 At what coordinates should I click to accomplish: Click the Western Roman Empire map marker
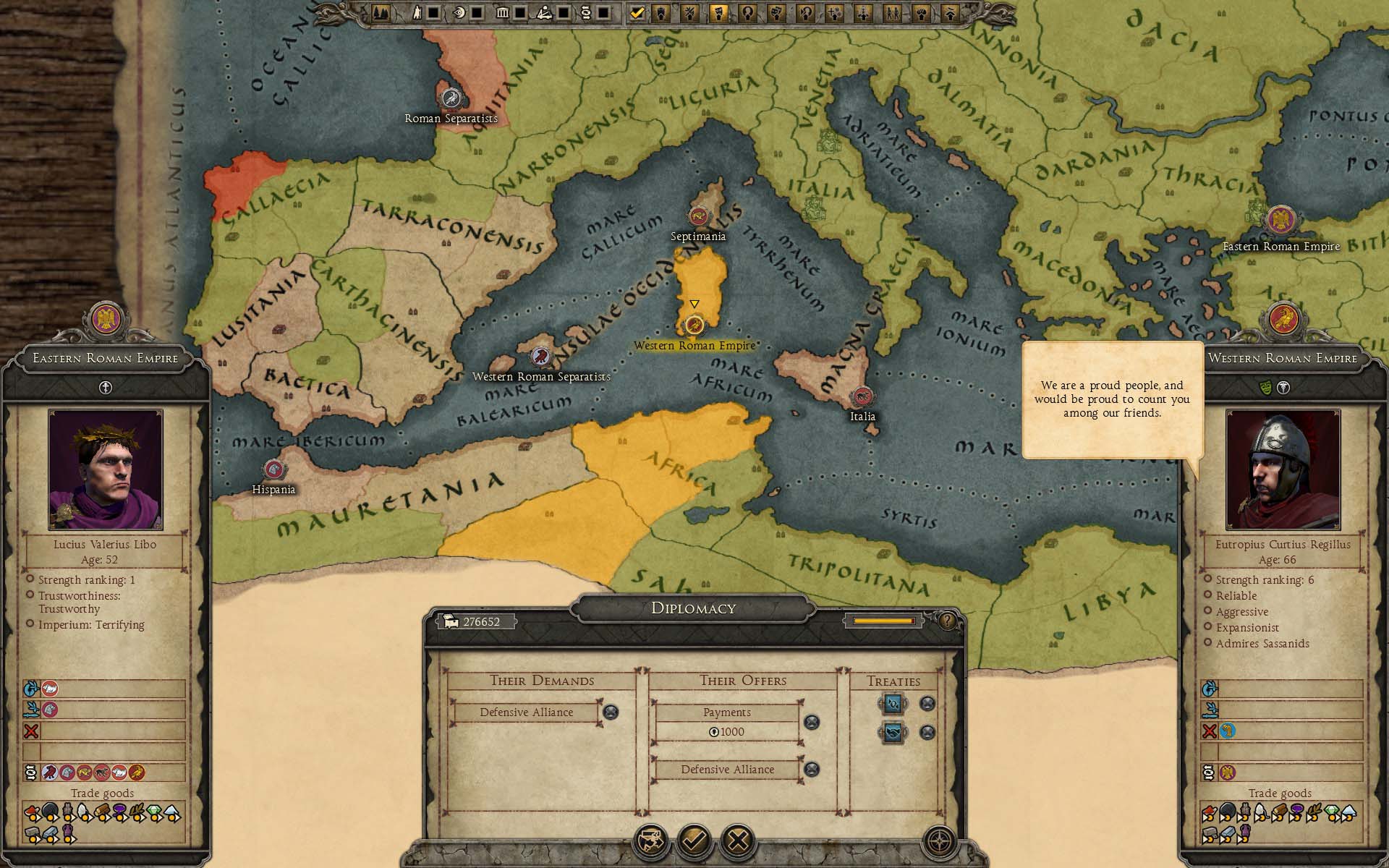coord(694,325)
